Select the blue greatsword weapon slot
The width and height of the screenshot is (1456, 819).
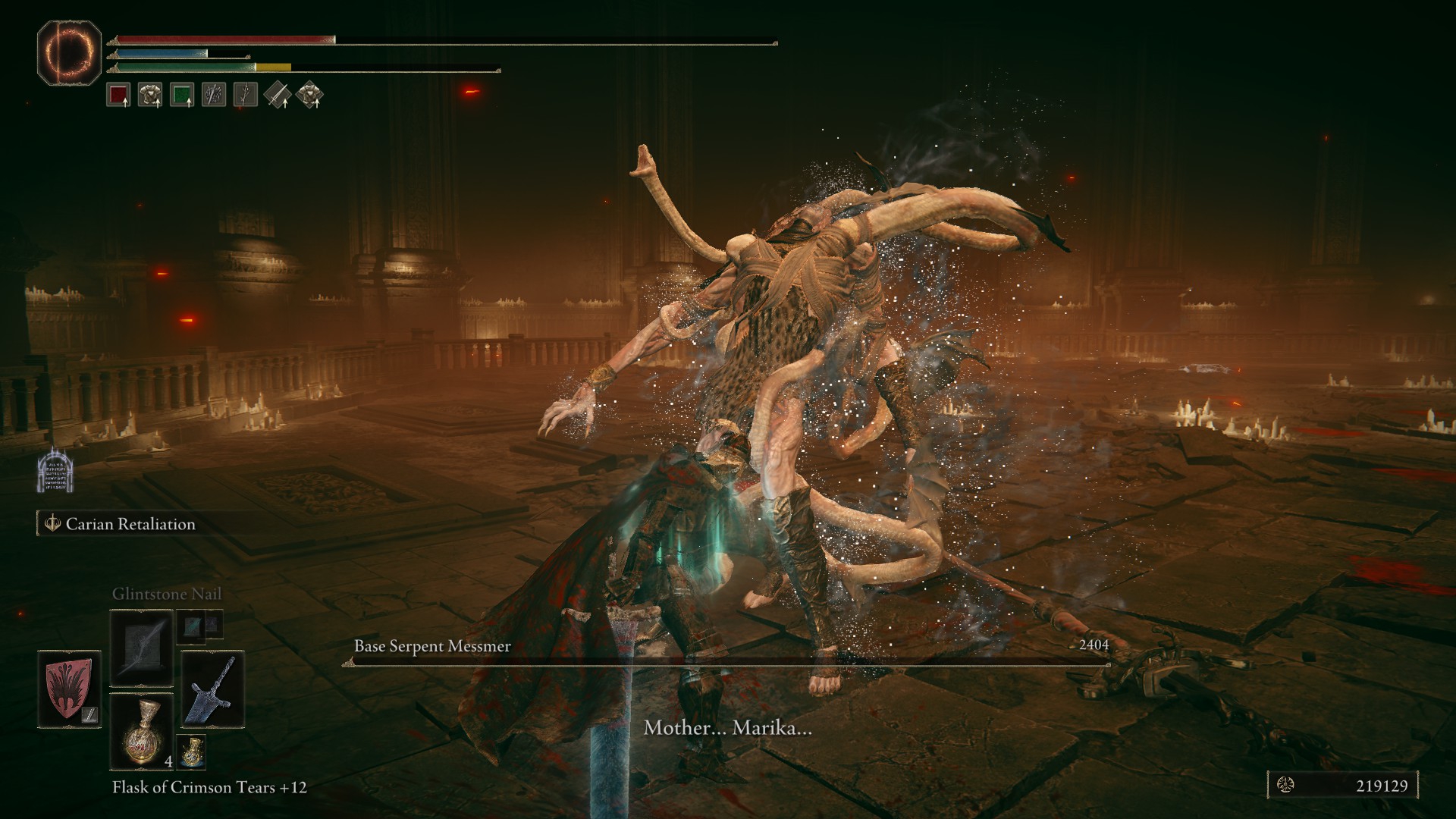coord(212,689)
